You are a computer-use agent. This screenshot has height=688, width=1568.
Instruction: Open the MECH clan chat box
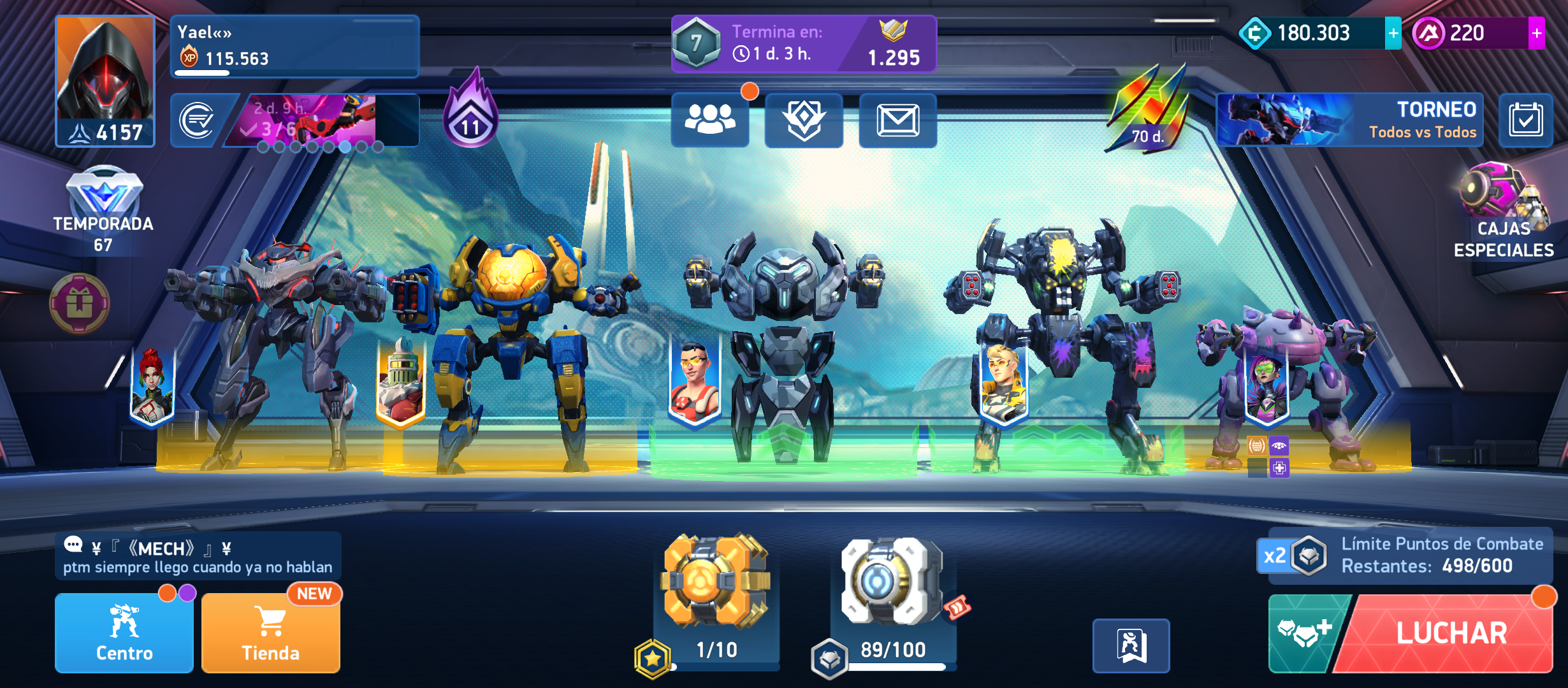(198, 556)
